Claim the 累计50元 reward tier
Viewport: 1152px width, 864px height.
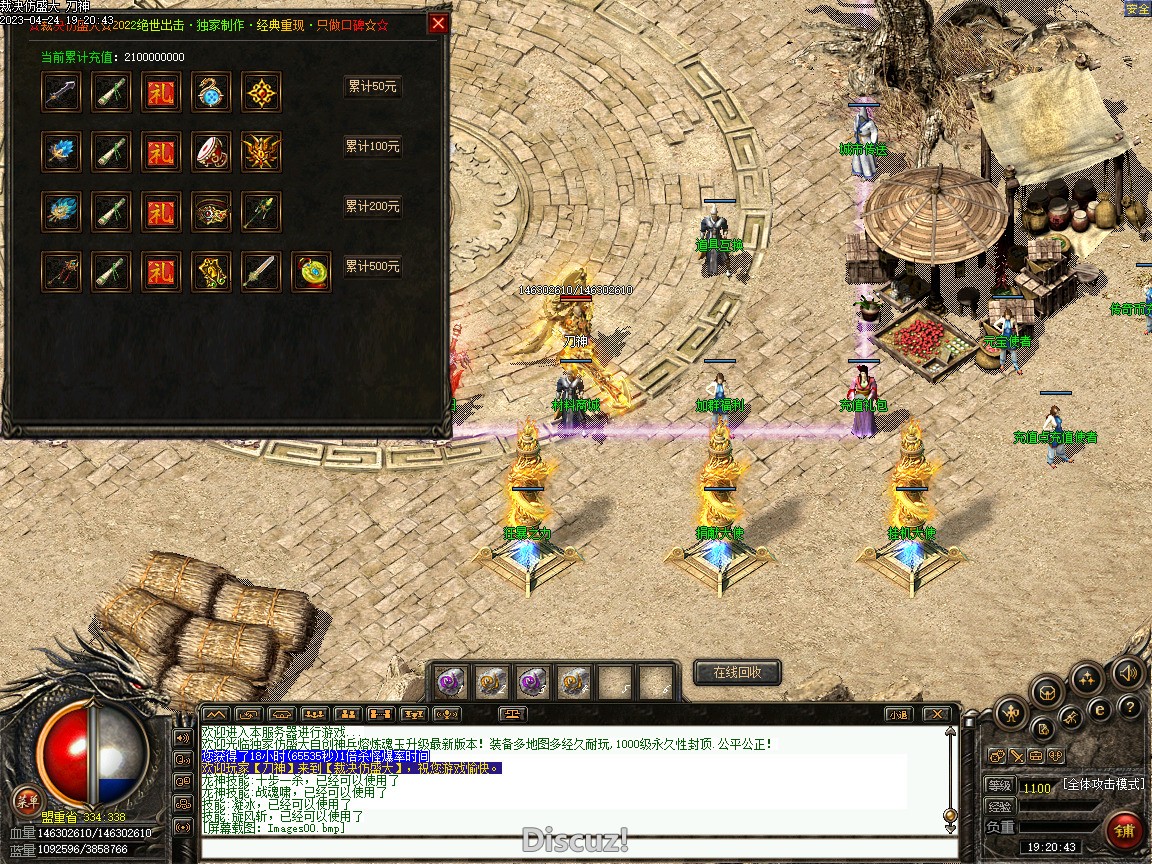coord(372,87)
